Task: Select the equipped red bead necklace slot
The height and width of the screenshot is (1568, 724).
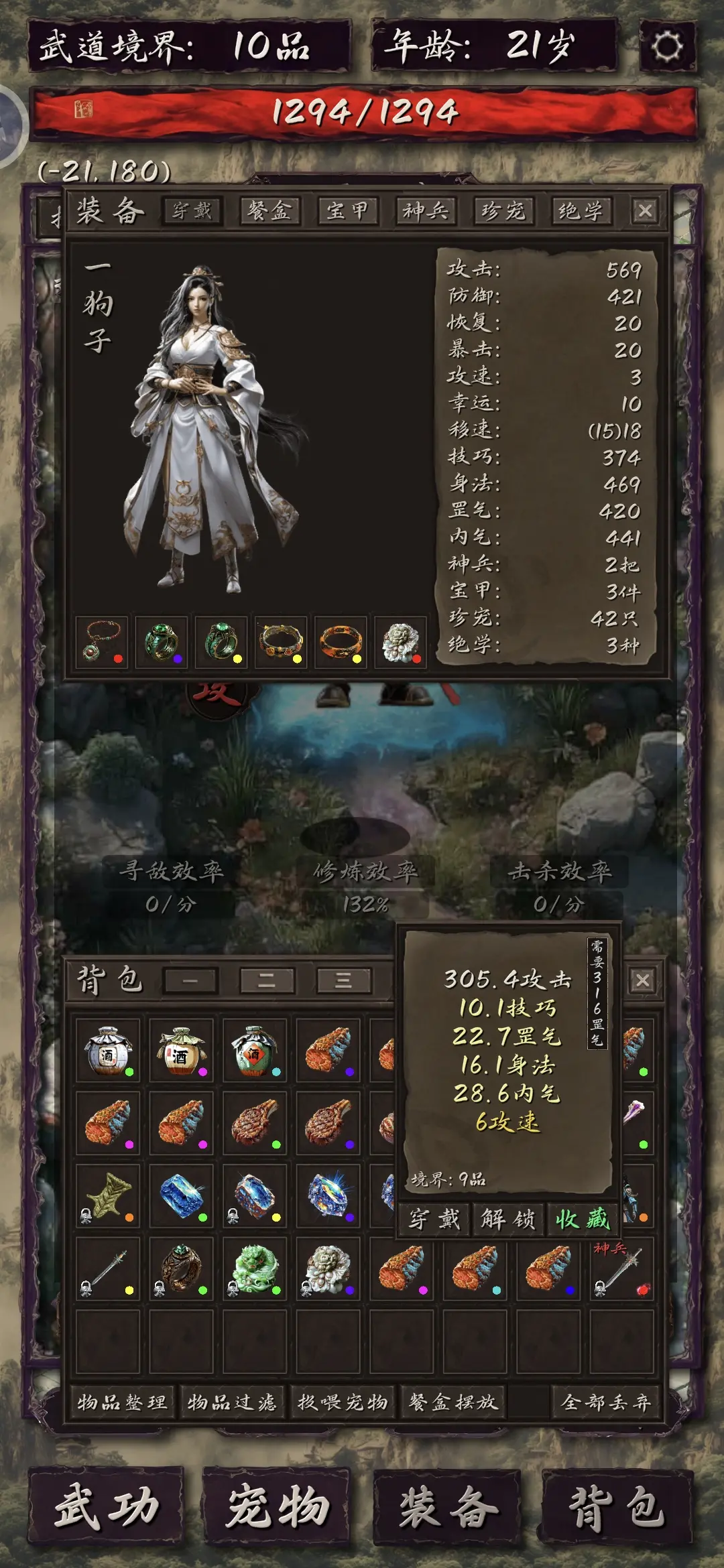Action: point(102,642)
